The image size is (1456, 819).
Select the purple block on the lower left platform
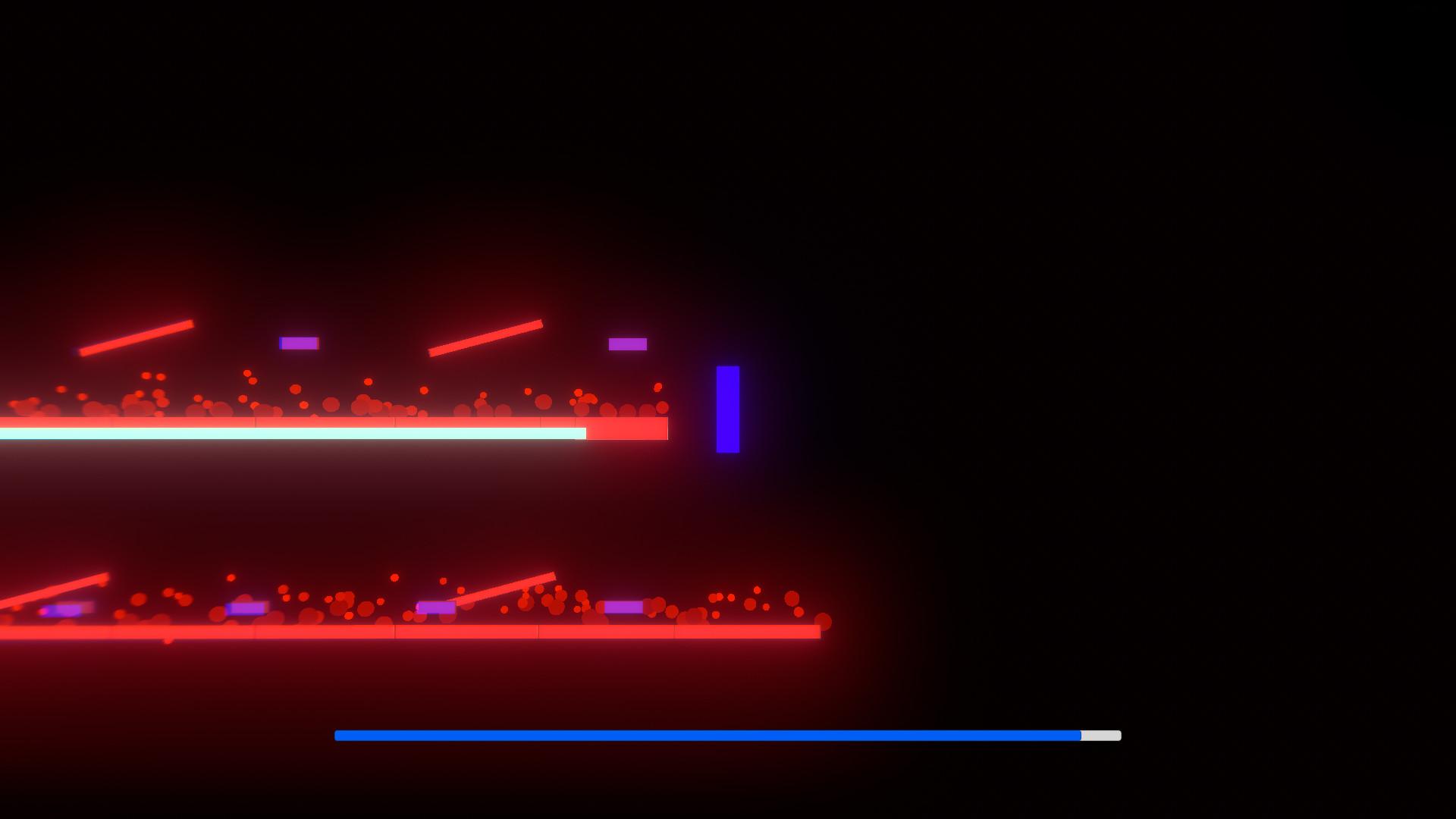click(x=68, y=608)
